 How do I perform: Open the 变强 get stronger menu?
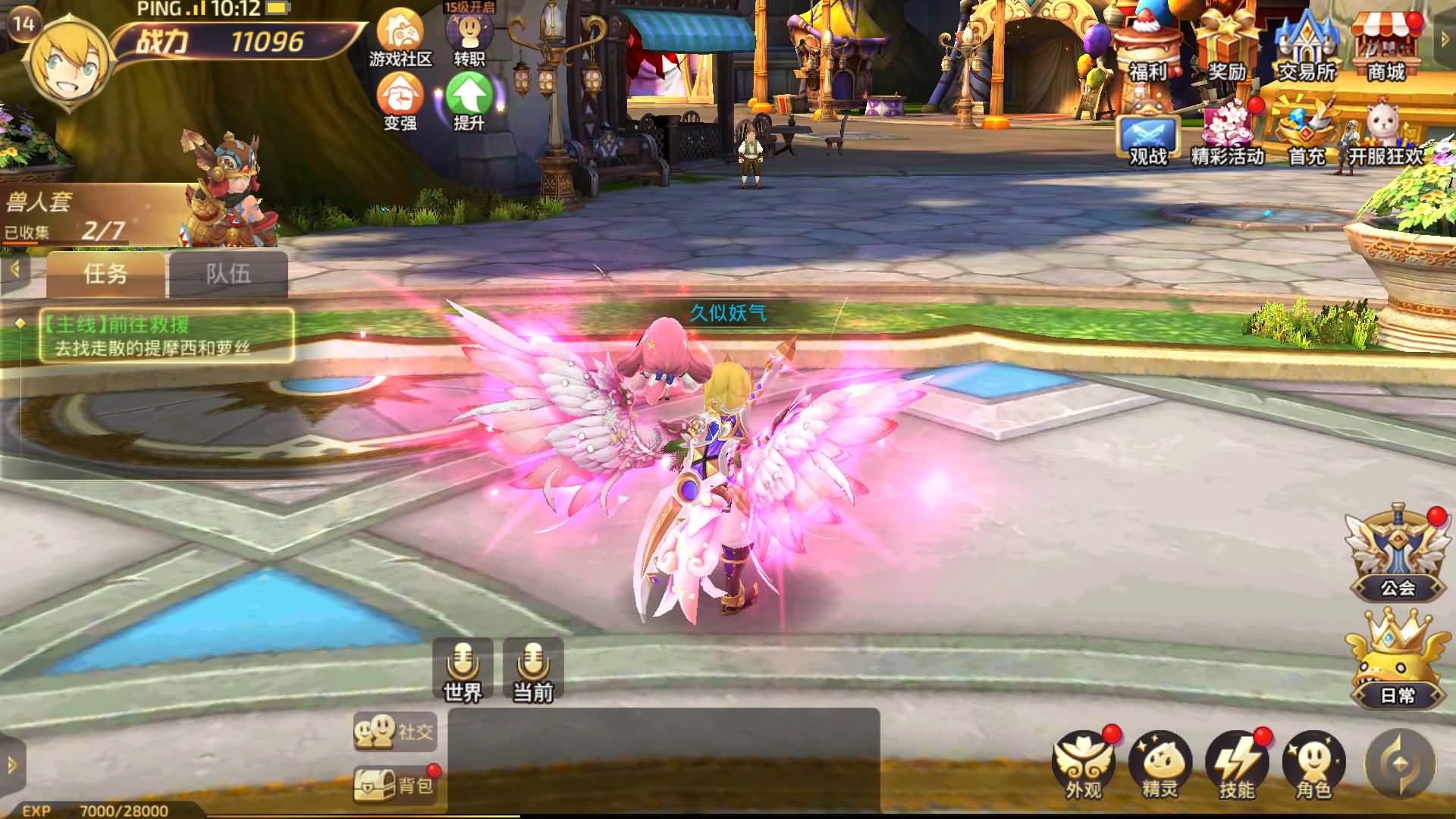coord(400,101)
